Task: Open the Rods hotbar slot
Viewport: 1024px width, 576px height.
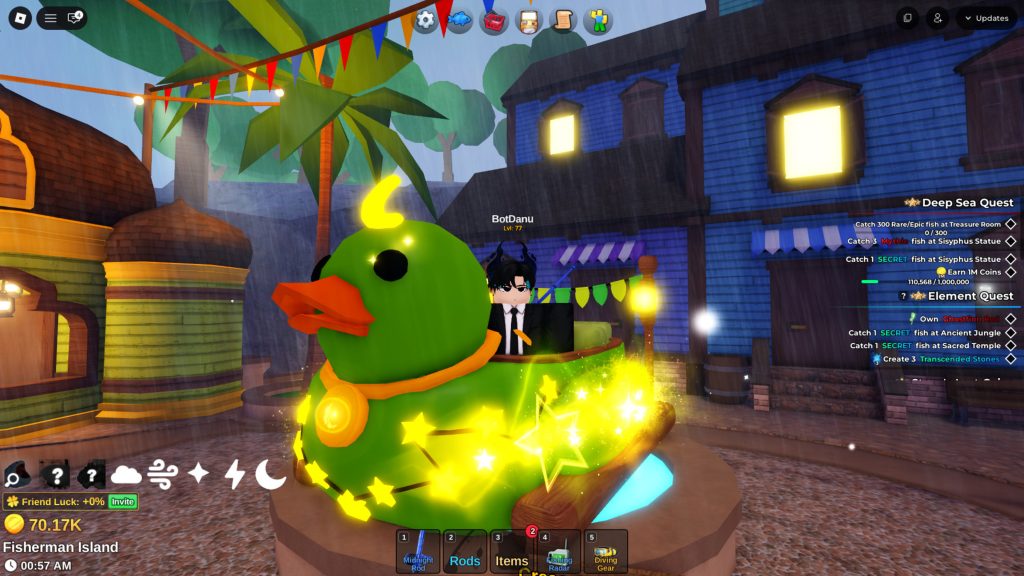Action: click(x=465, y=551)
